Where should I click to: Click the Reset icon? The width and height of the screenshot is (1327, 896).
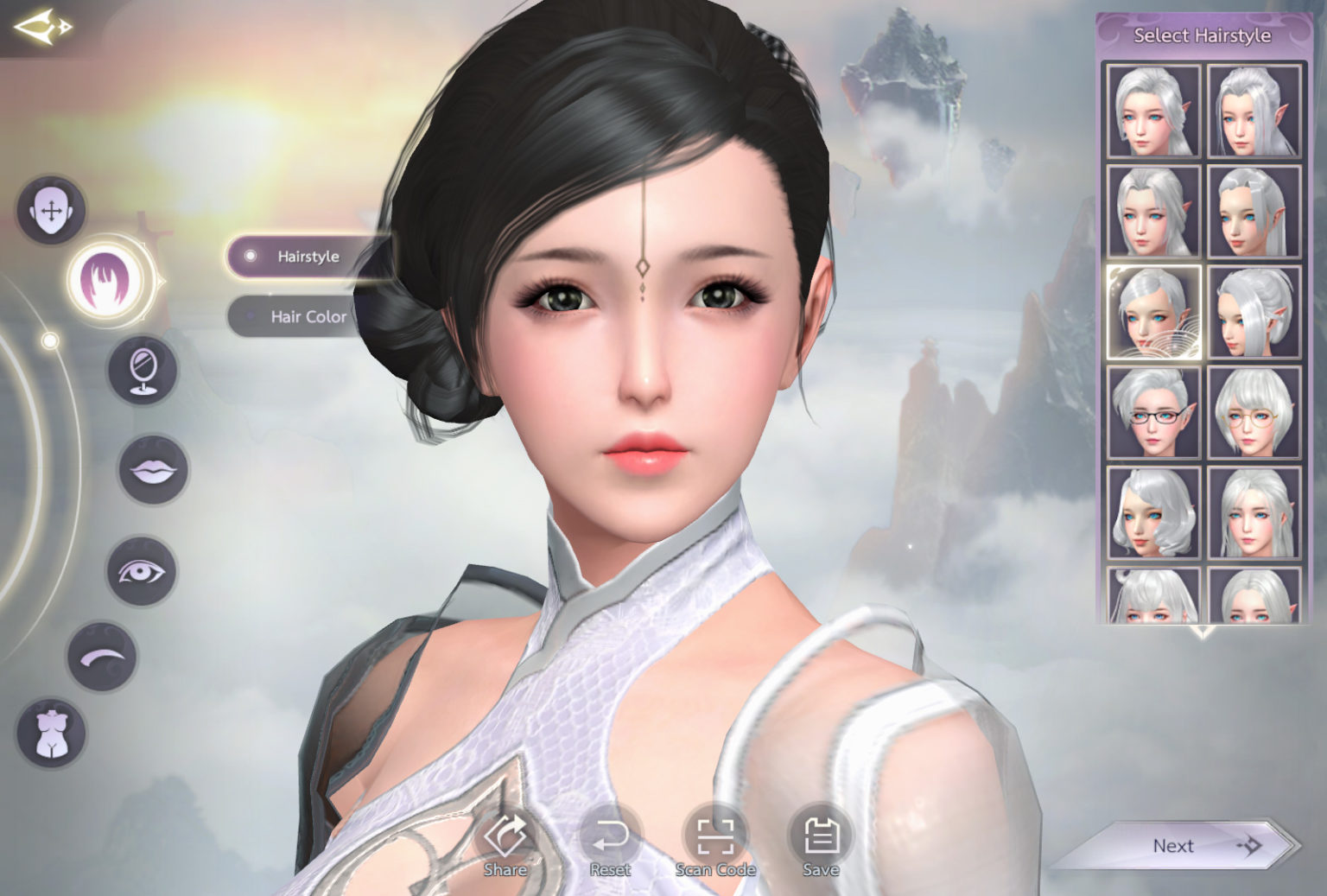click(x=611, y=836)
